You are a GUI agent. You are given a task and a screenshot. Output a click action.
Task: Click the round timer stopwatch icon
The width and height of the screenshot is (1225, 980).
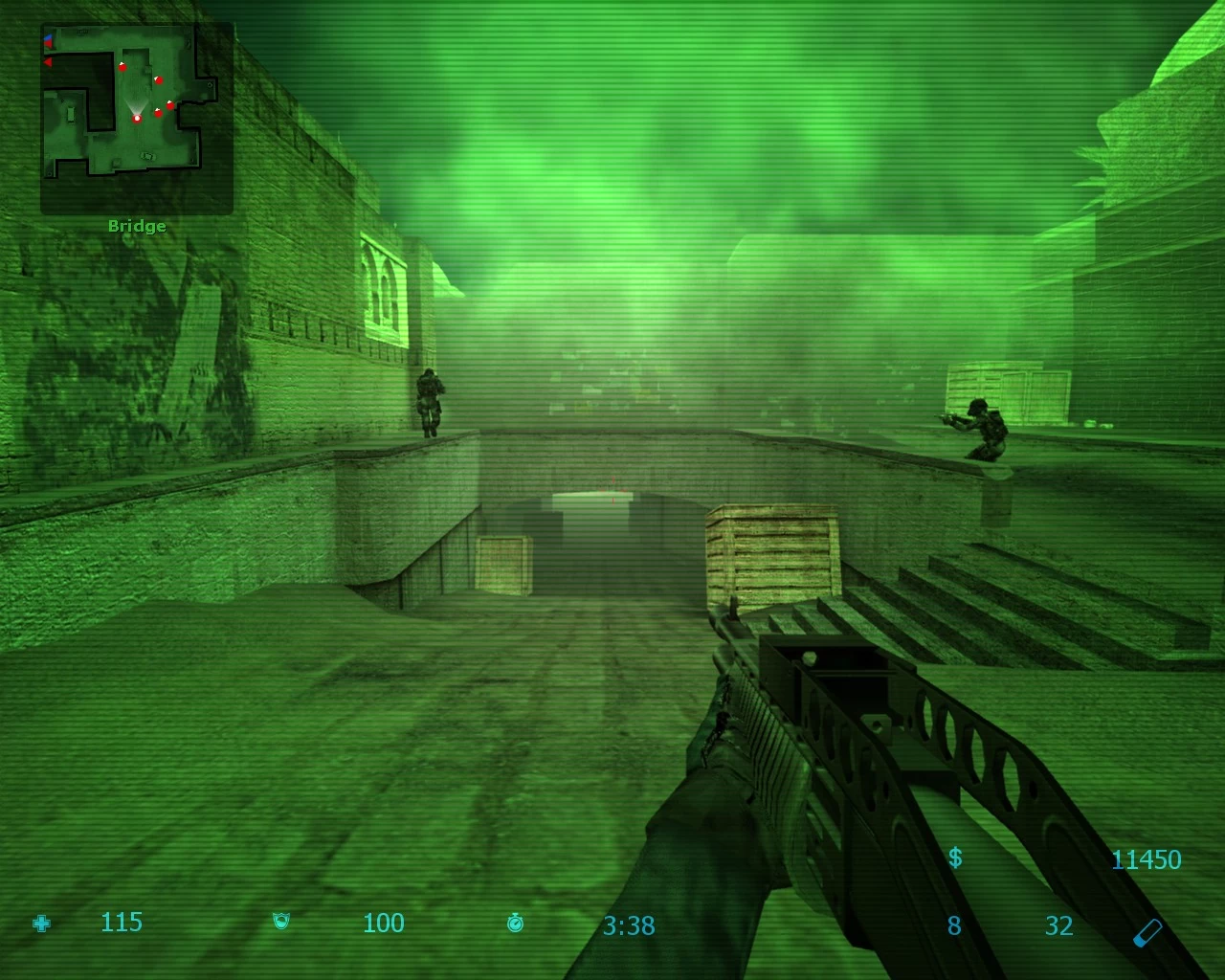[x=516, y=923]
